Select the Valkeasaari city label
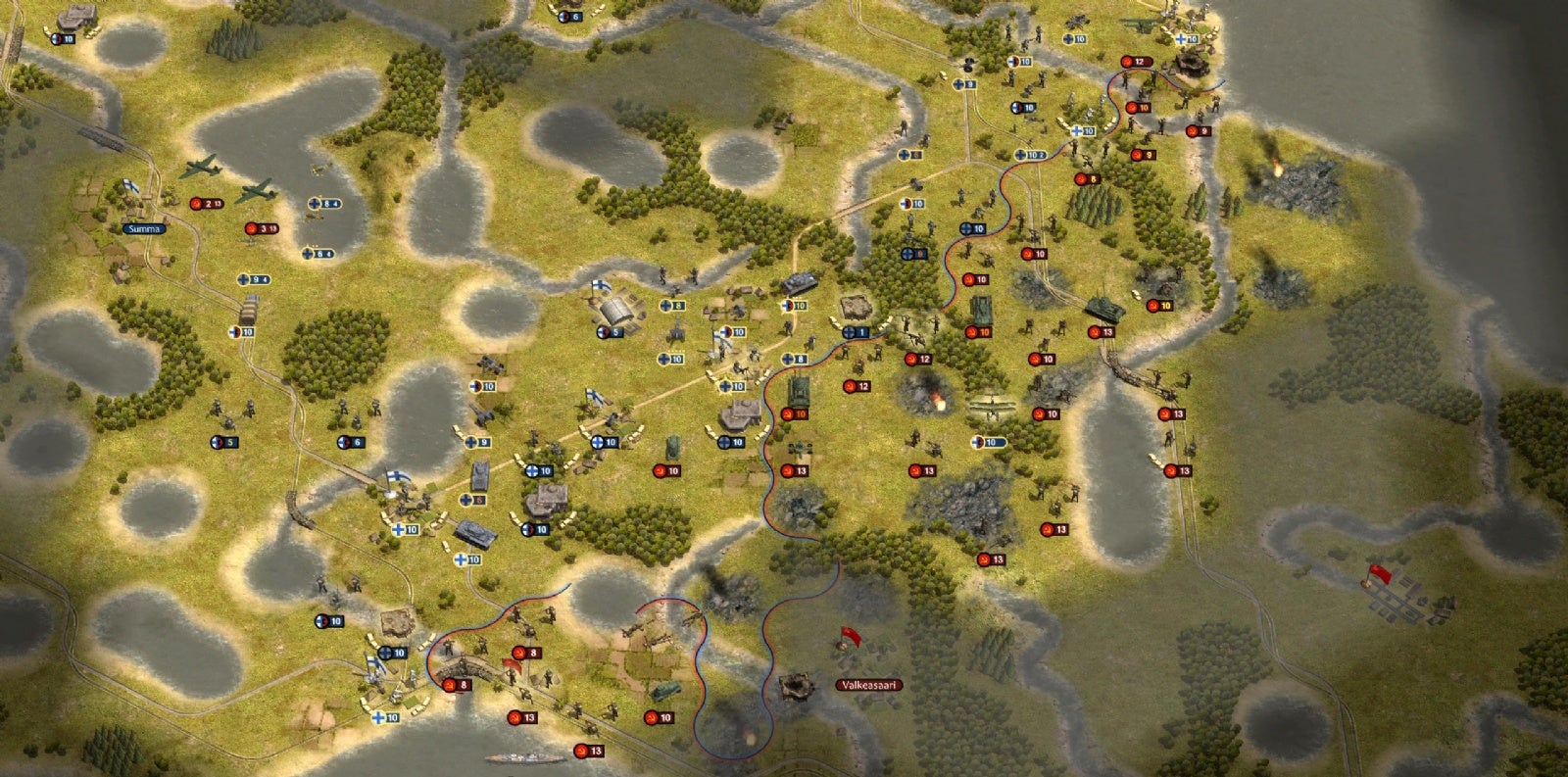The image size is (1568, 777). (869, 685)
